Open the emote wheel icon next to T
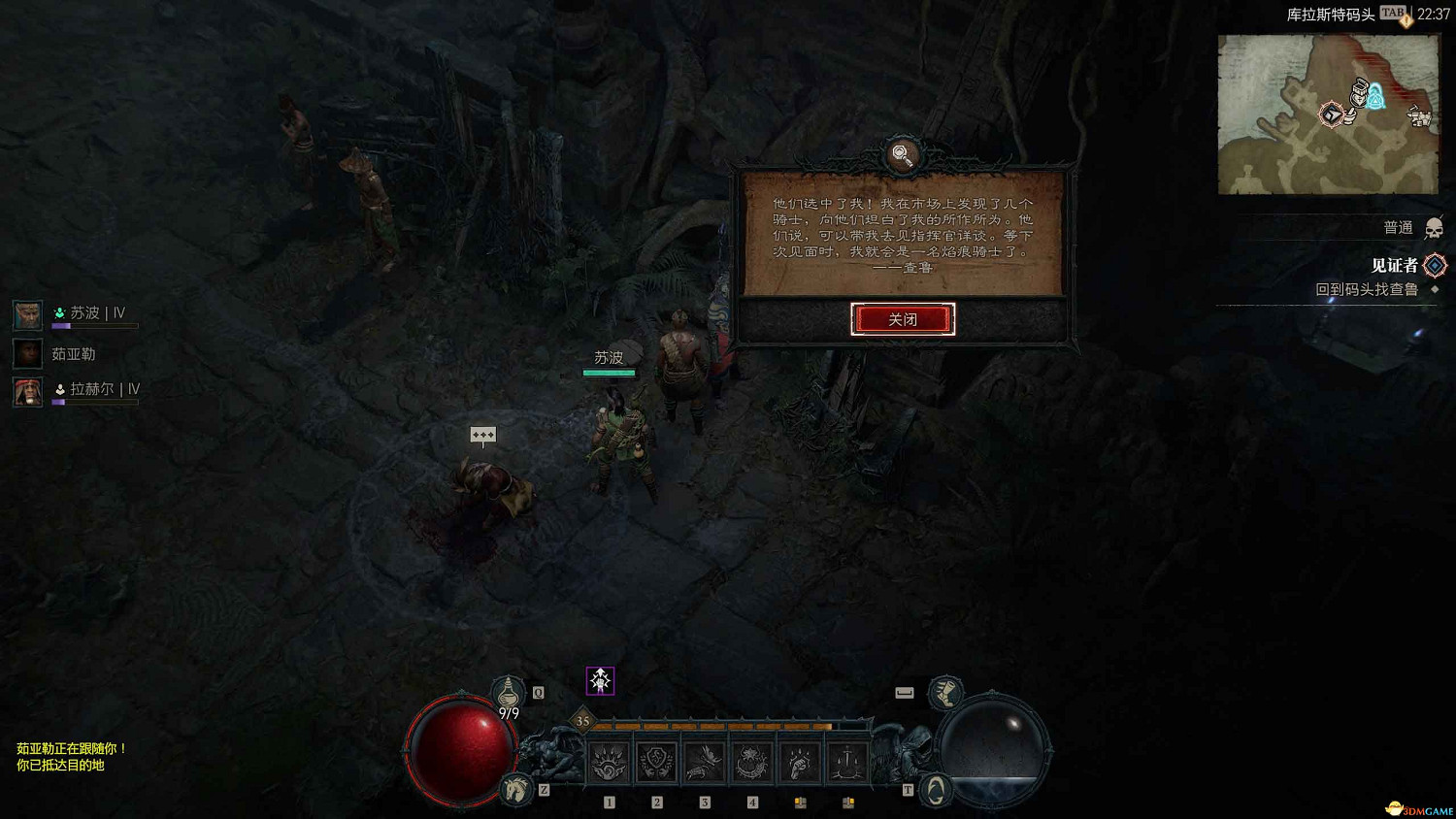1456x819 pixels. pyautogui.click(x=934, y=788)
